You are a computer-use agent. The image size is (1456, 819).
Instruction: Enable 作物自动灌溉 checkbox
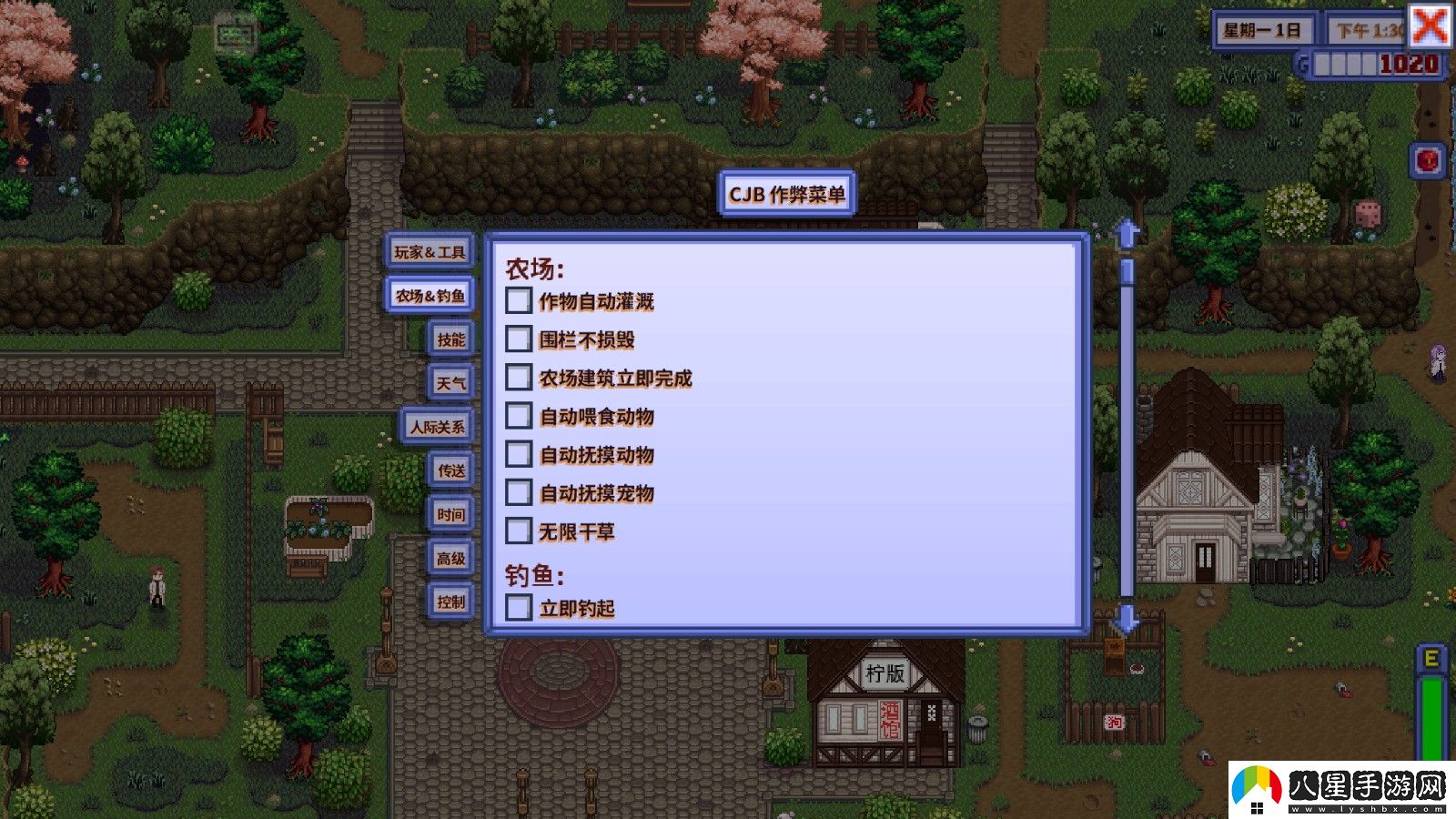(519, 301)
